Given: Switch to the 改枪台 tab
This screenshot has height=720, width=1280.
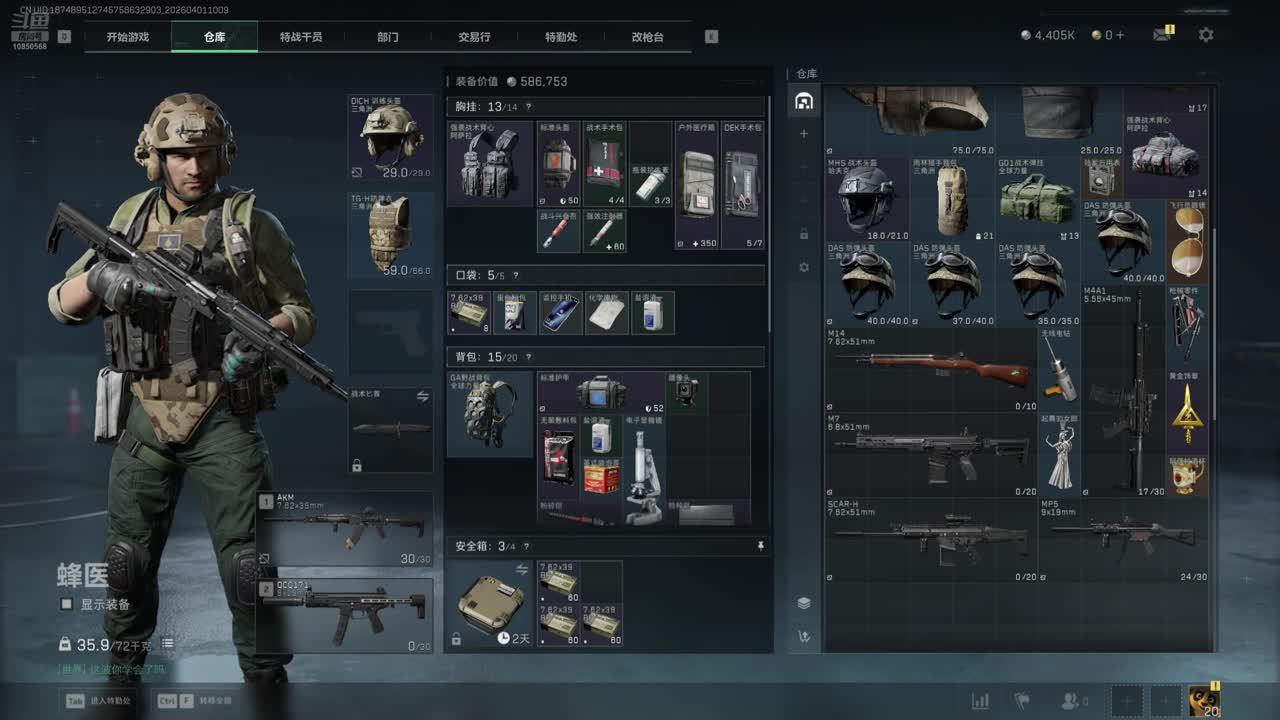Looking at the screenshot, I should (x=647, y=37).
